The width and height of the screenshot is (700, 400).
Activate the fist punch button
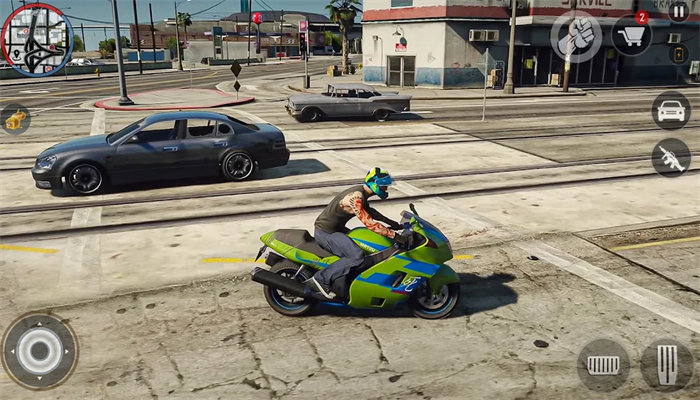coord(577,37)
